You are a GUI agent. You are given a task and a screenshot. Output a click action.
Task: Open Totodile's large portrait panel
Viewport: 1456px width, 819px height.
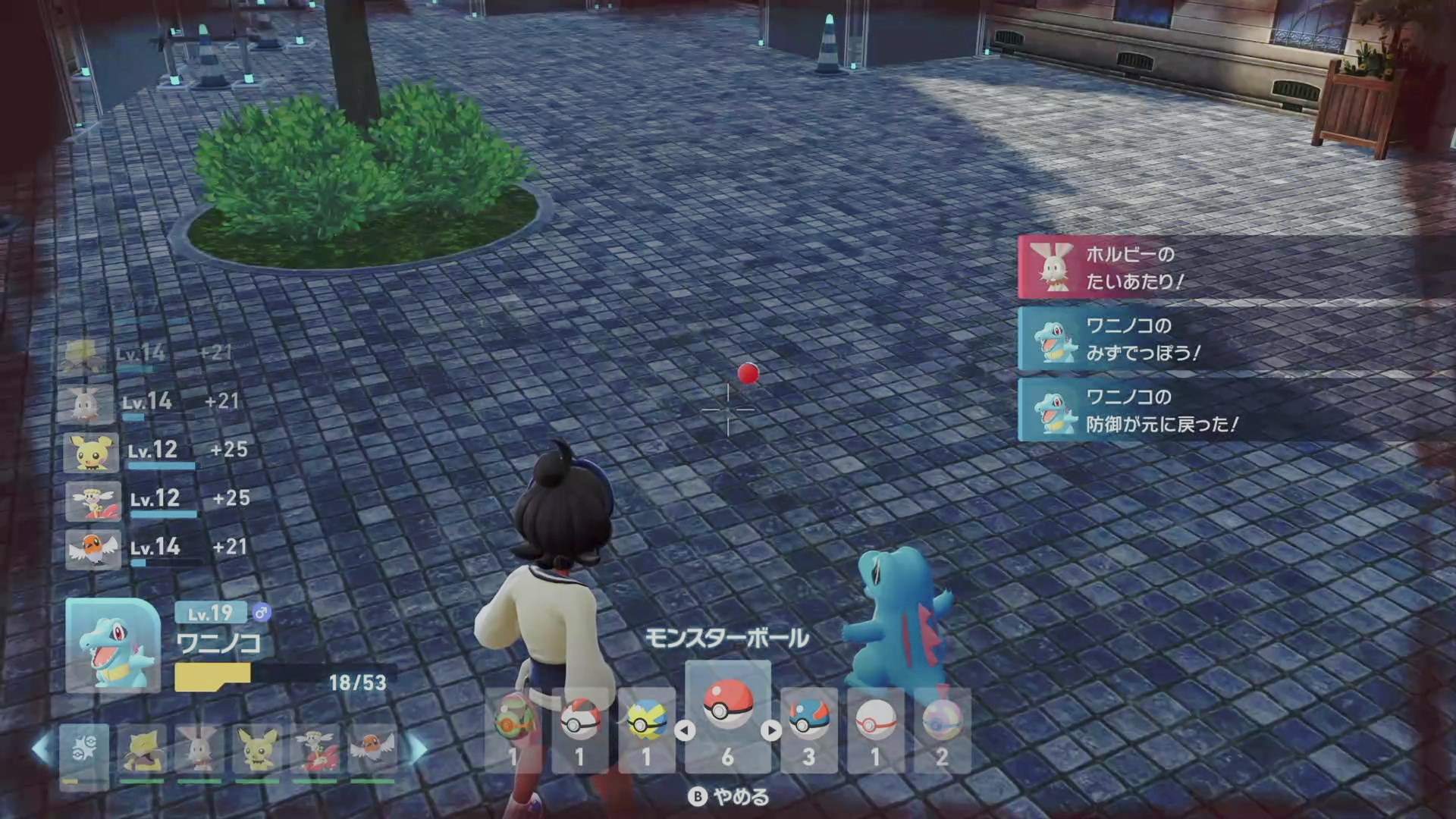pyautogui.click(x=113, y=645)
